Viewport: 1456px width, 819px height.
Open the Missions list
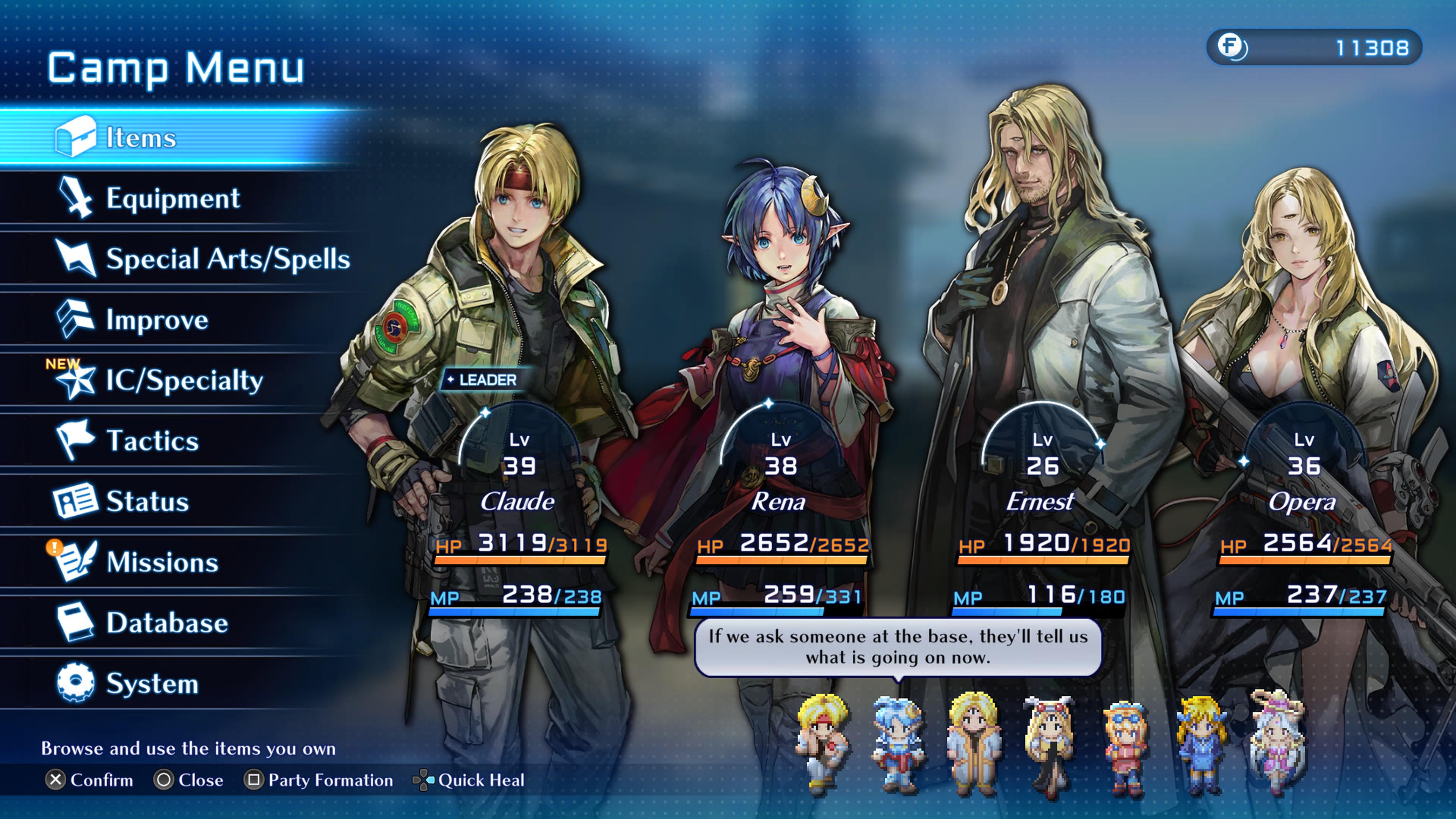tap(162, 562)
